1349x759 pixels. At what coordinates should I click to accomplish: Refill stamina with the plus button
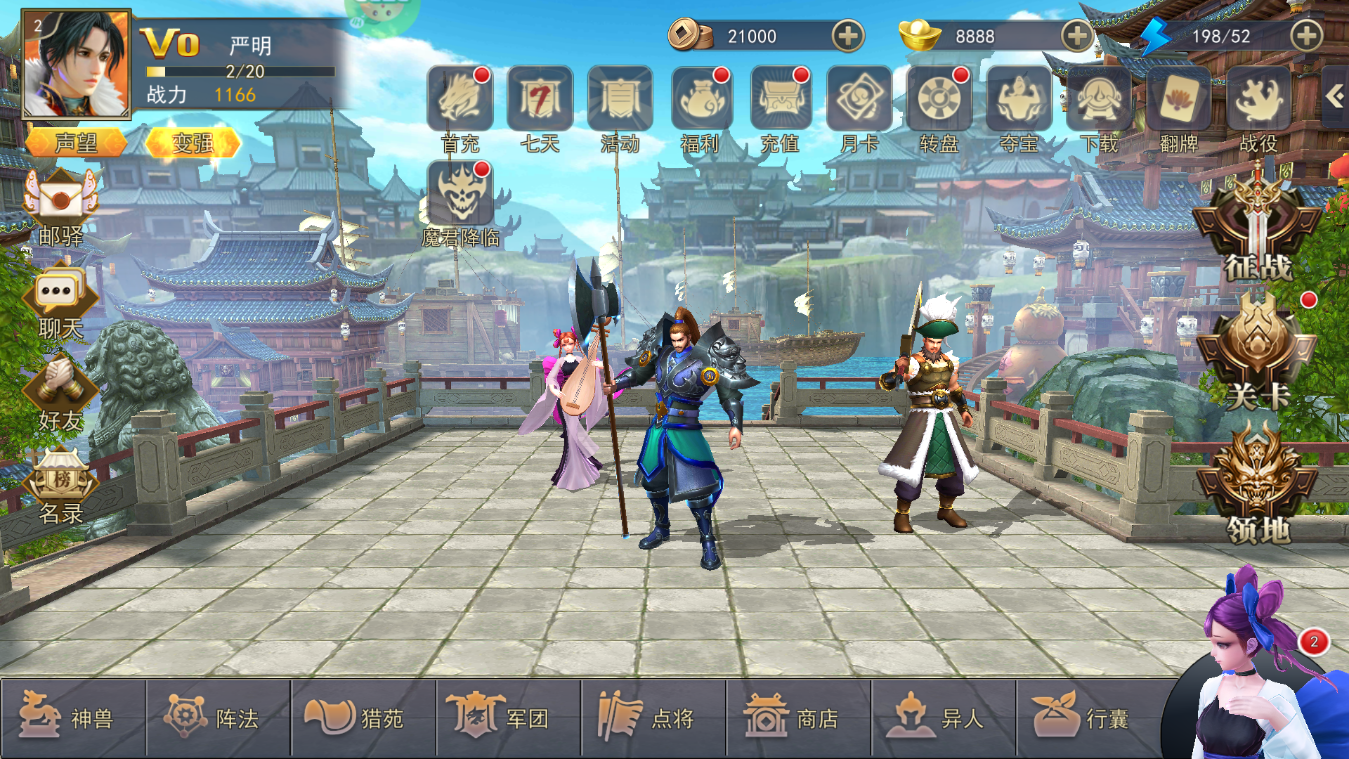1307,36
